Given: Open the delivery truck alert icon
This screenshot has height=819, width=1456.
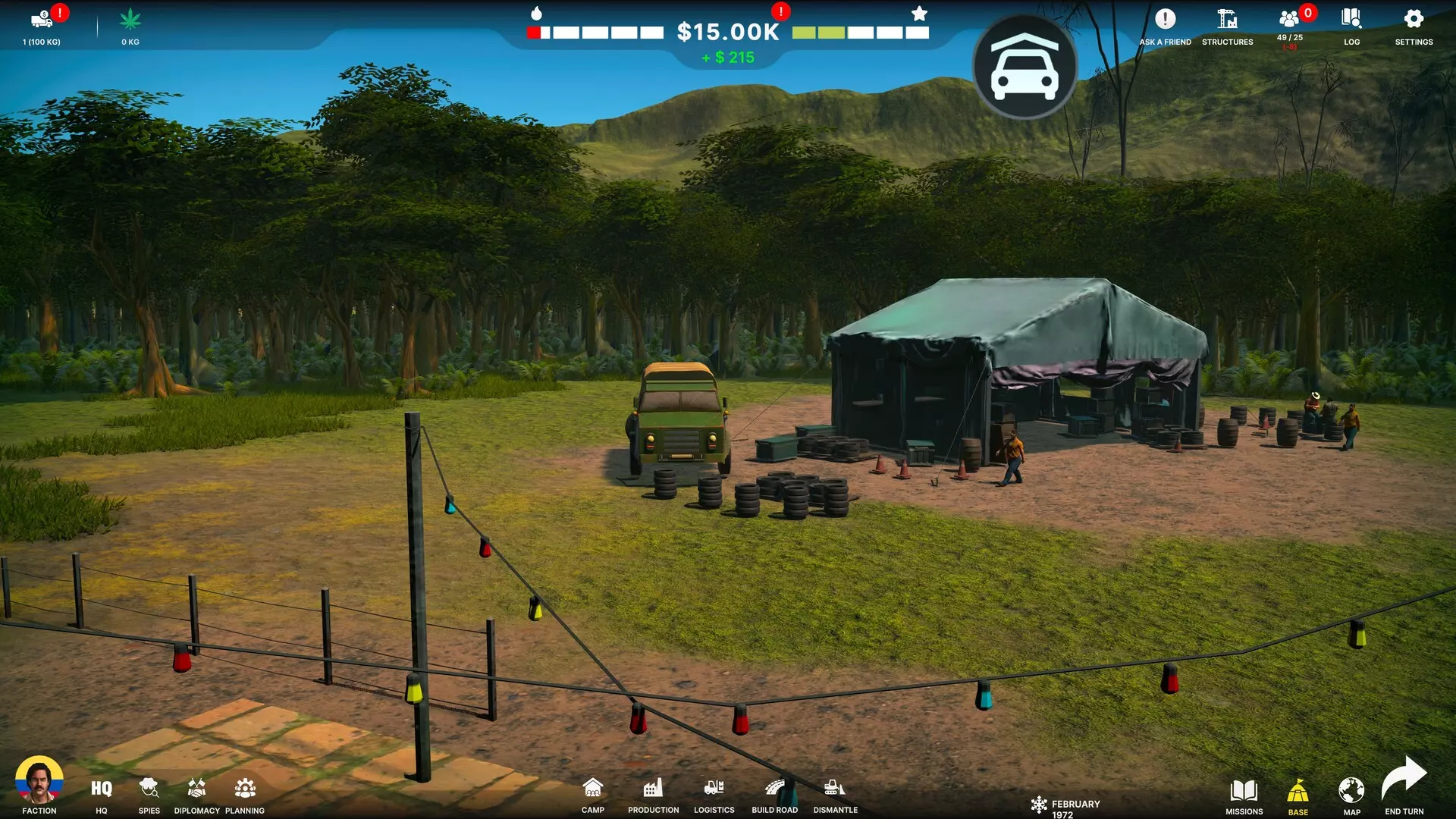Looking at the screenshot, I should [x=42, y=20].
